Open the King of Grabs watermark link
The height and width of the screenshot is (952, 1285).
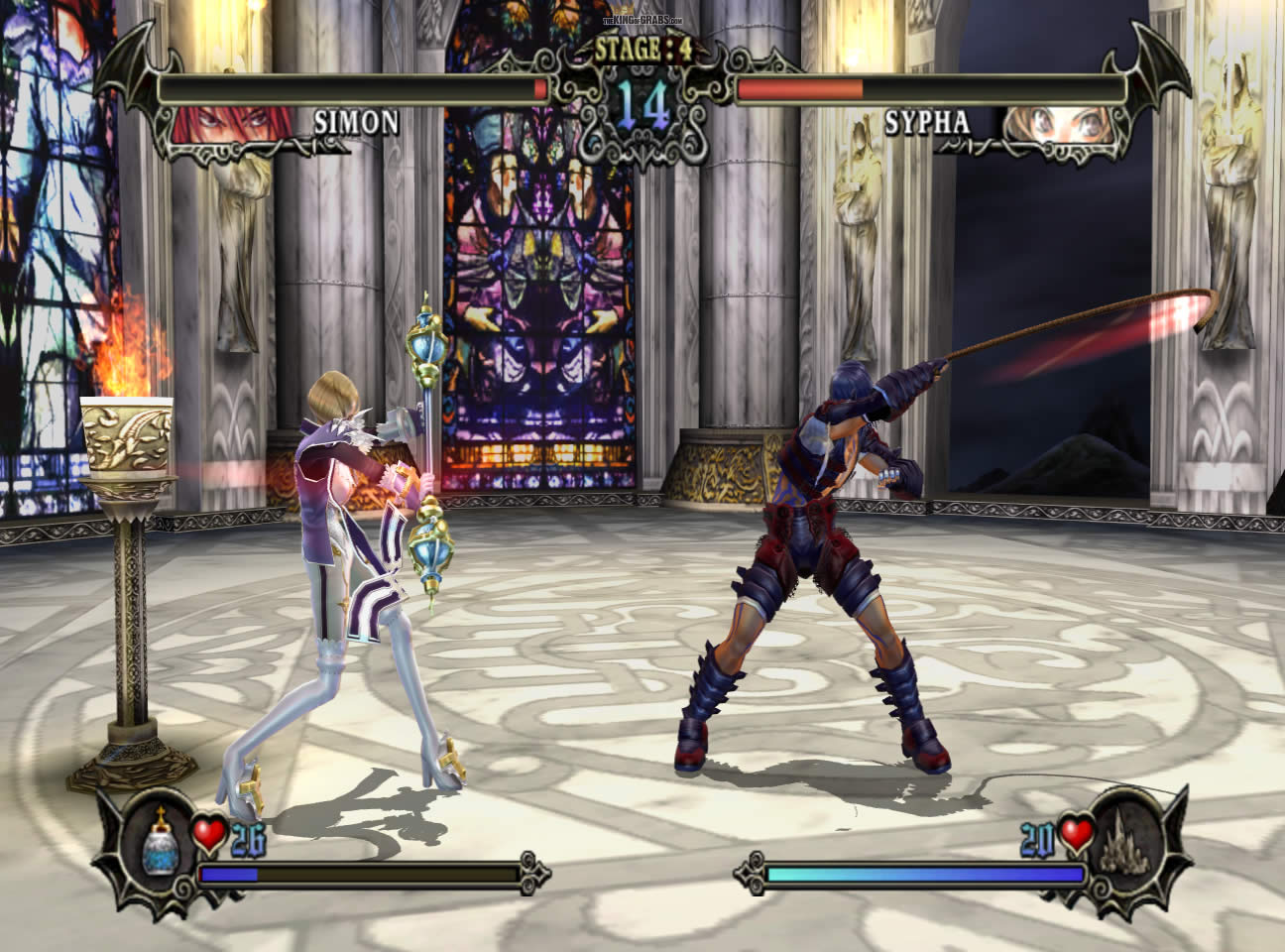tap(642, 21)
